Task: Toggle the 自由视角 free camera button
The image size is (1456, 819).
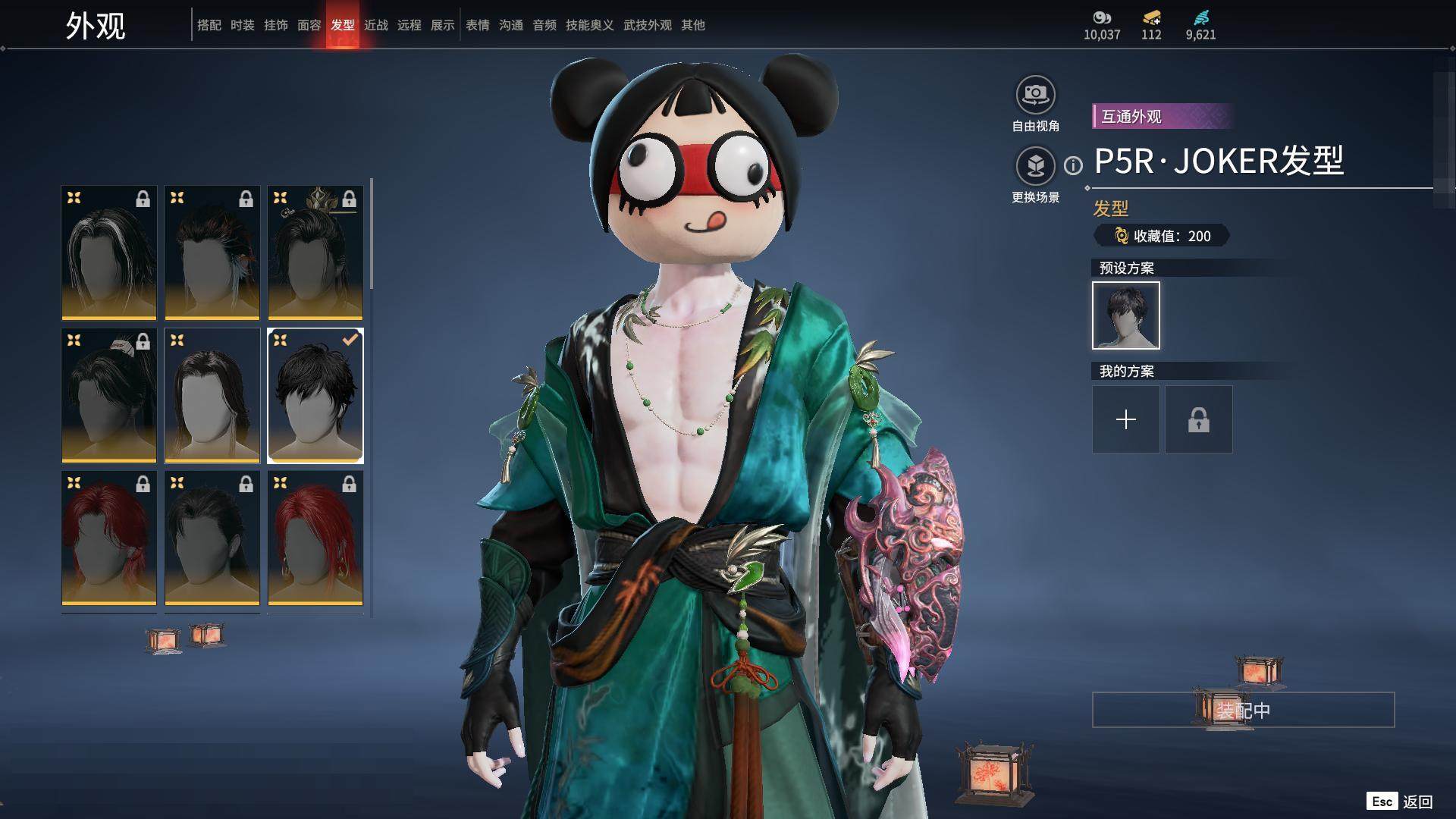Action: click(x=1035, y=95)
